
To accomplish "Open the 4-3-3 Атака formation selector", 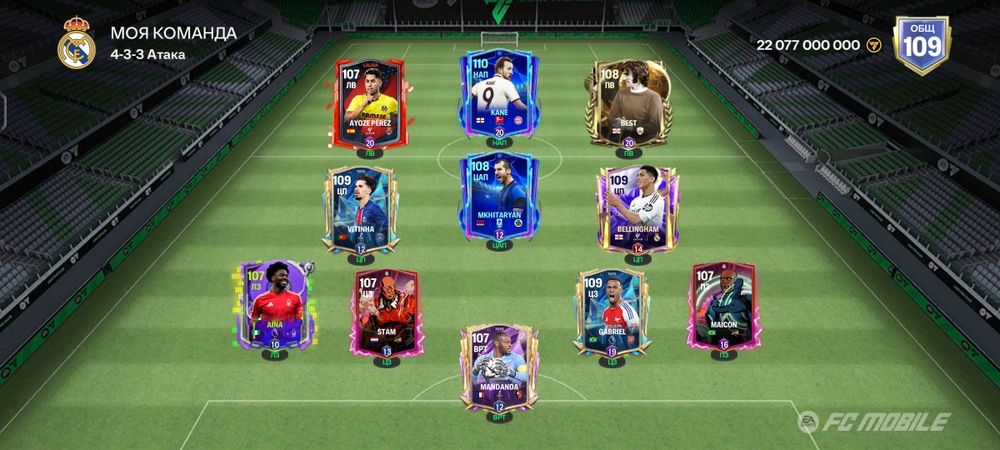I will click(147, 54).
